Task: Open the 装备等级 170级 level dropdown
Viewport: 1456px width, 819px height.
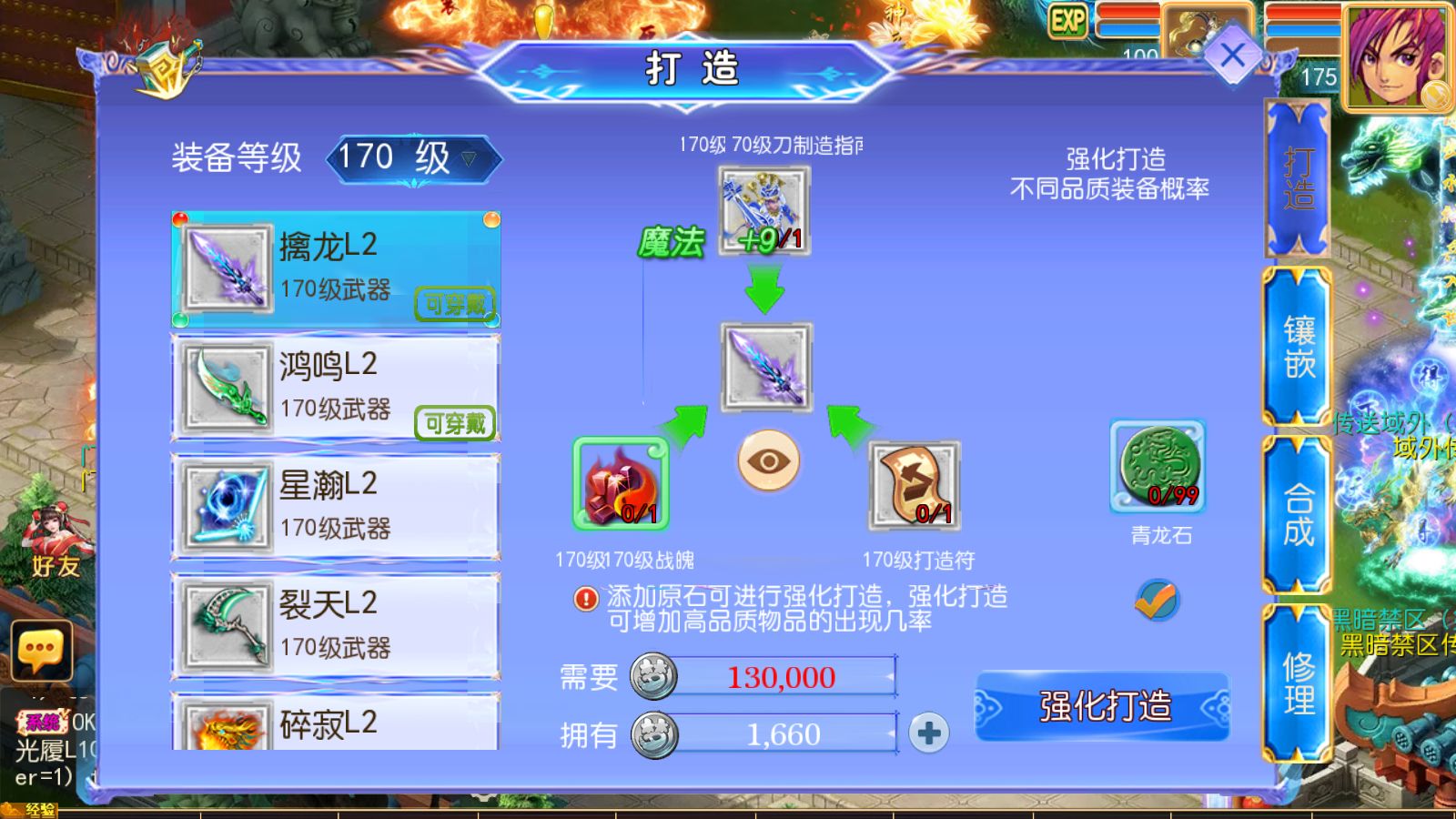Action: point(409,157)
